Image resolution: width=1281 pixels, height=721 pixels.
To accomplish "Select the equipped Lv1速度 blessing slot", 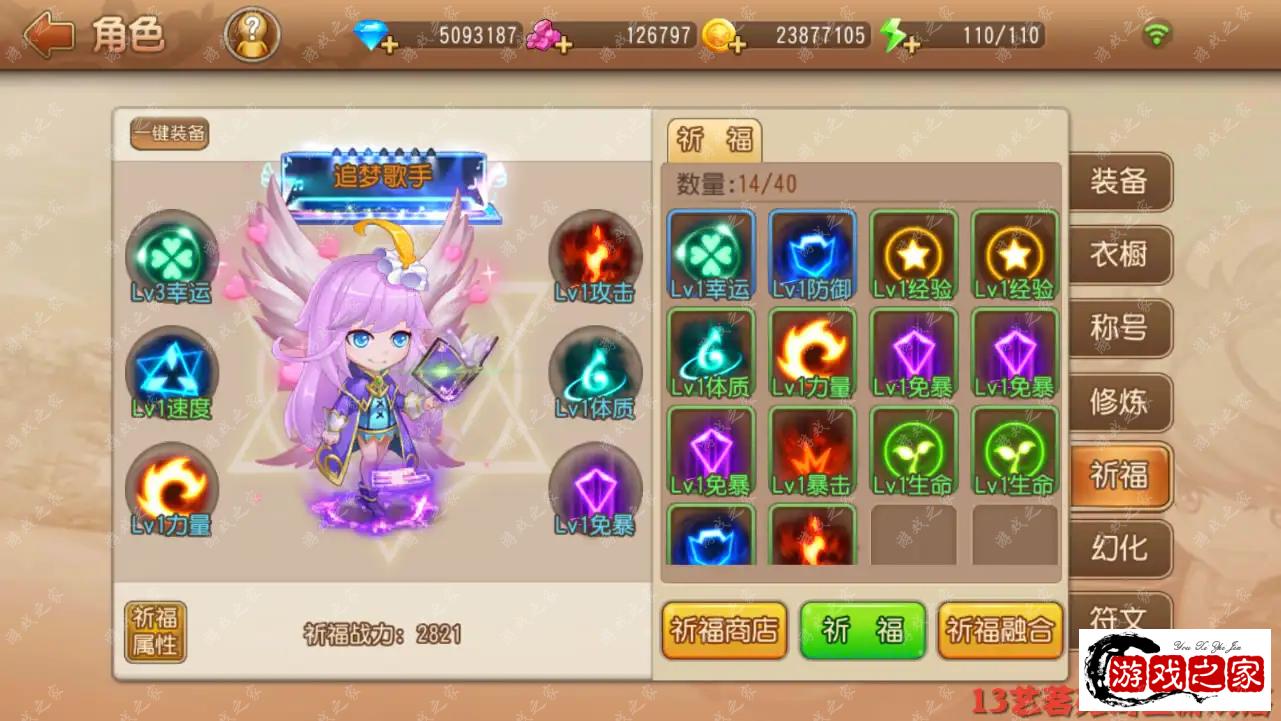I will click(172, 372).
